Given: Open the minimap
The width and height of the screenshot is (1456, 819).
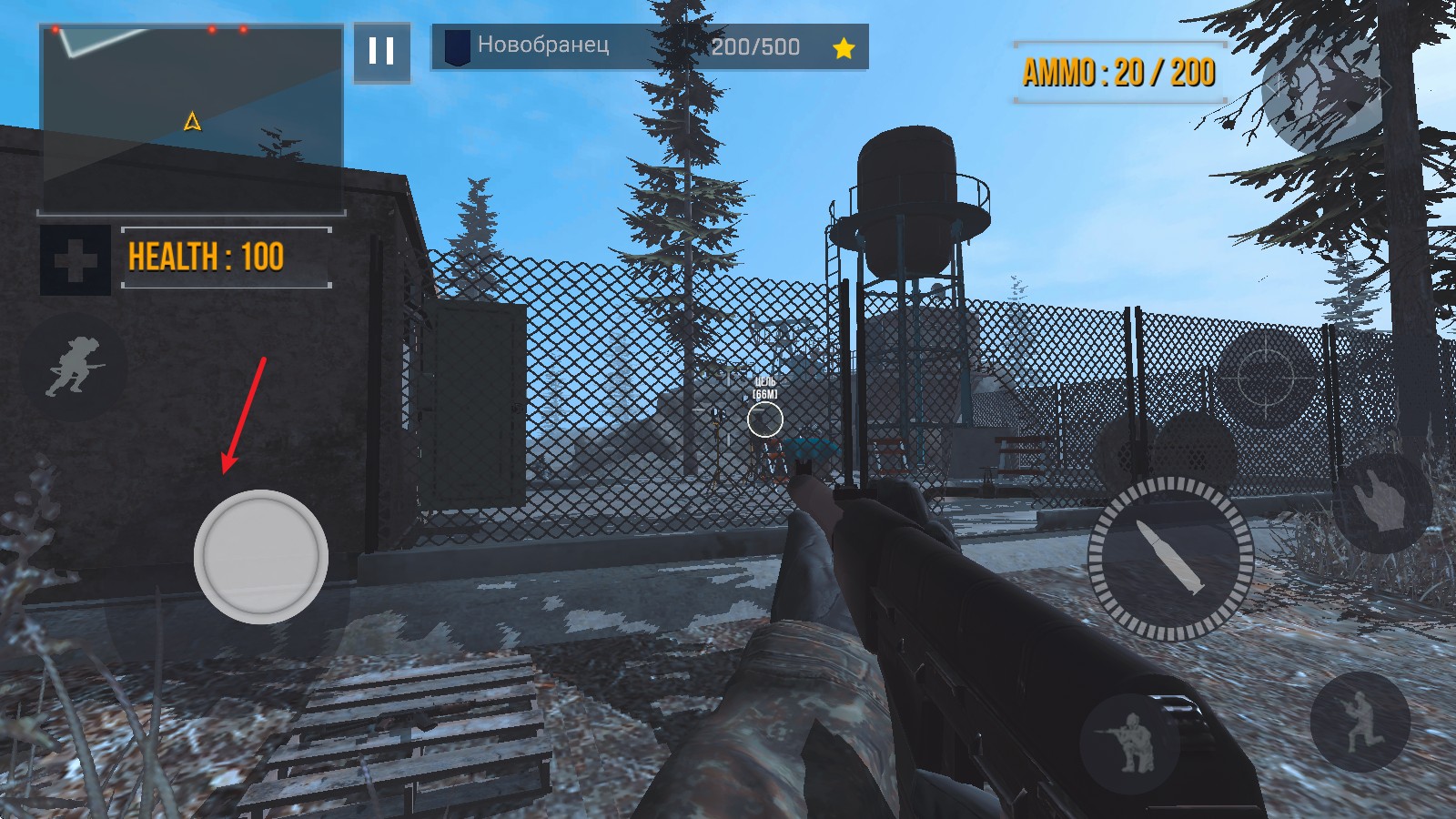Looking at the screenshot, I should [x=191, y=120].
